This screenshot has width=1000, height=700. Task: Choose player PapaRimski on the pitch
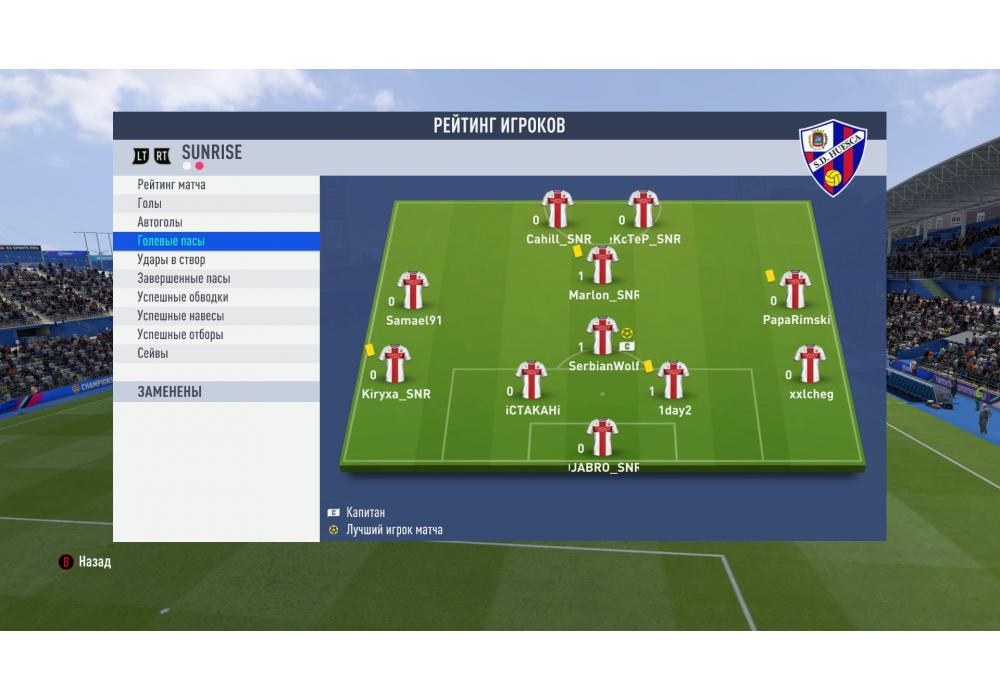pos(795,290)
